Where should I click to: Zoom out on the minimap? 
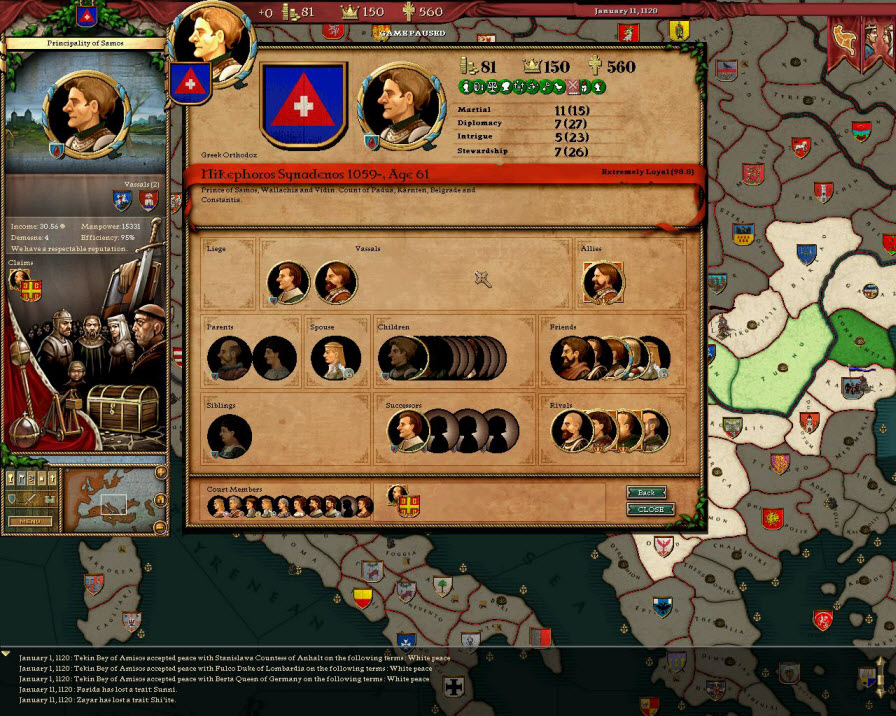(x=160, y=526)
